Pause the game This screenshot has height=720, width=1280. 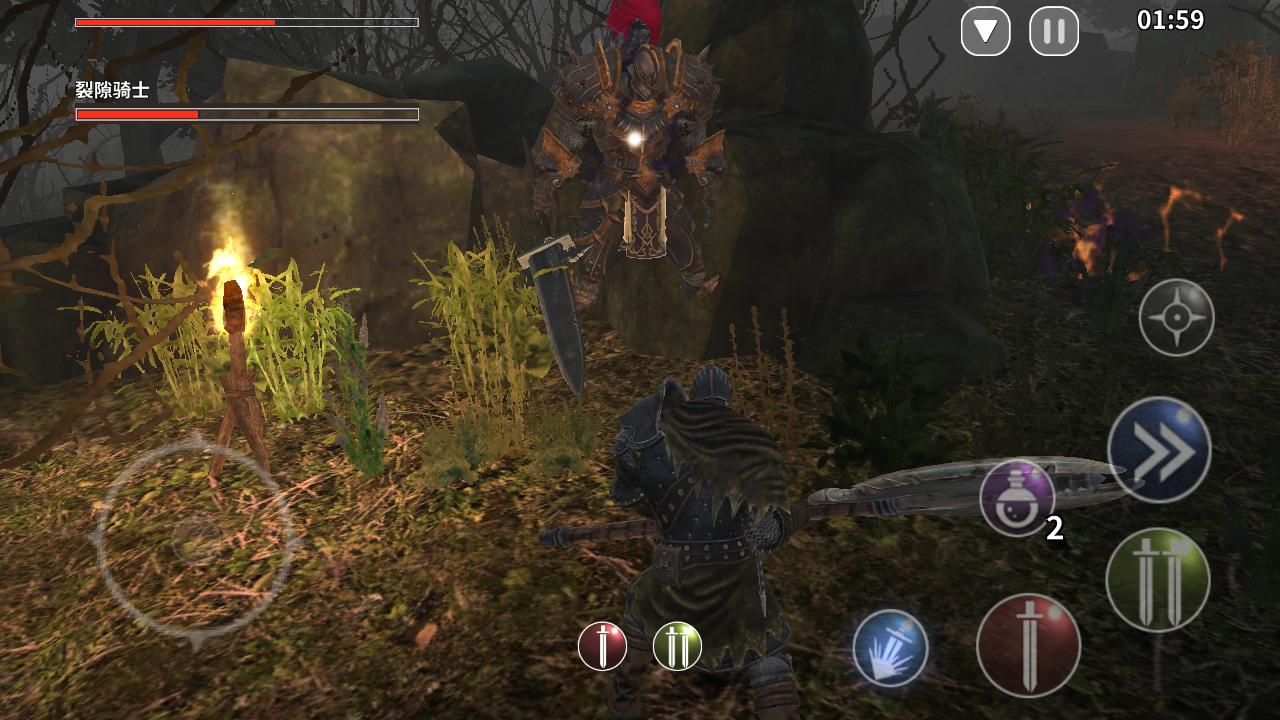click(x=1054, y=31)
